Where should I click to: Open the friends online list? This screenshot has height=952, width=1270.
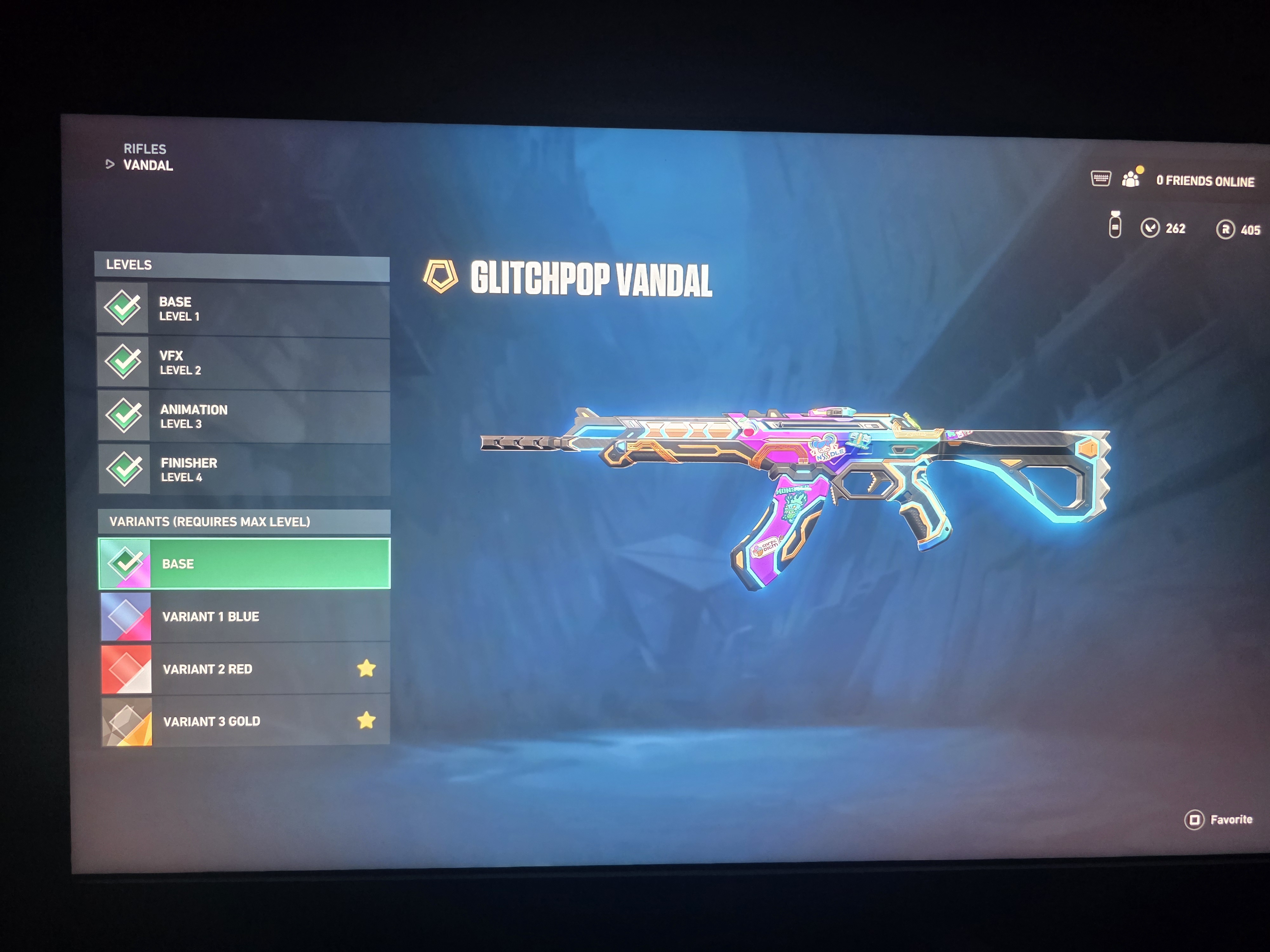pos(1204,181)
